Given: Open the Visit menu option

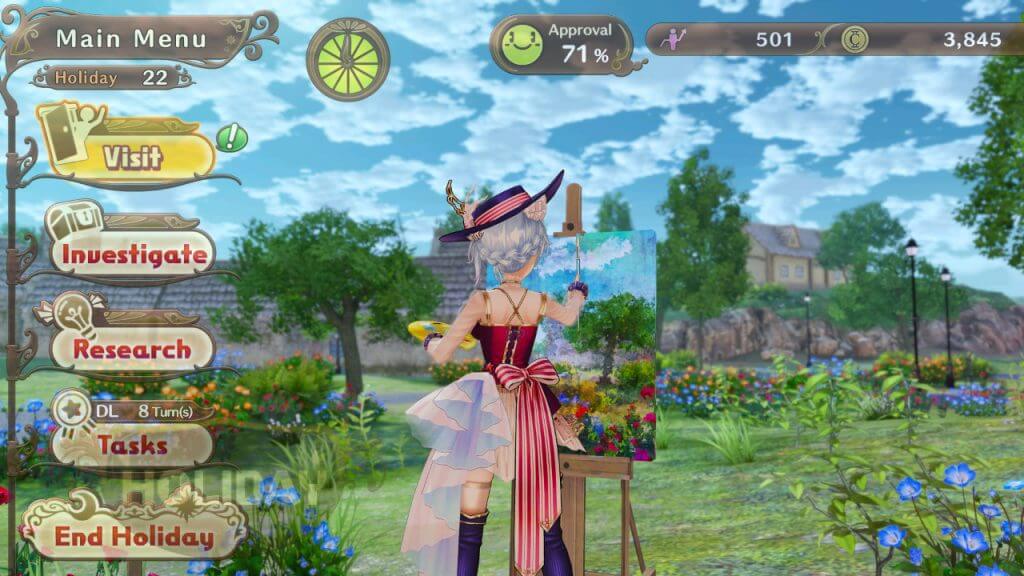Looking at the screenshot, I should click(131, 156).
